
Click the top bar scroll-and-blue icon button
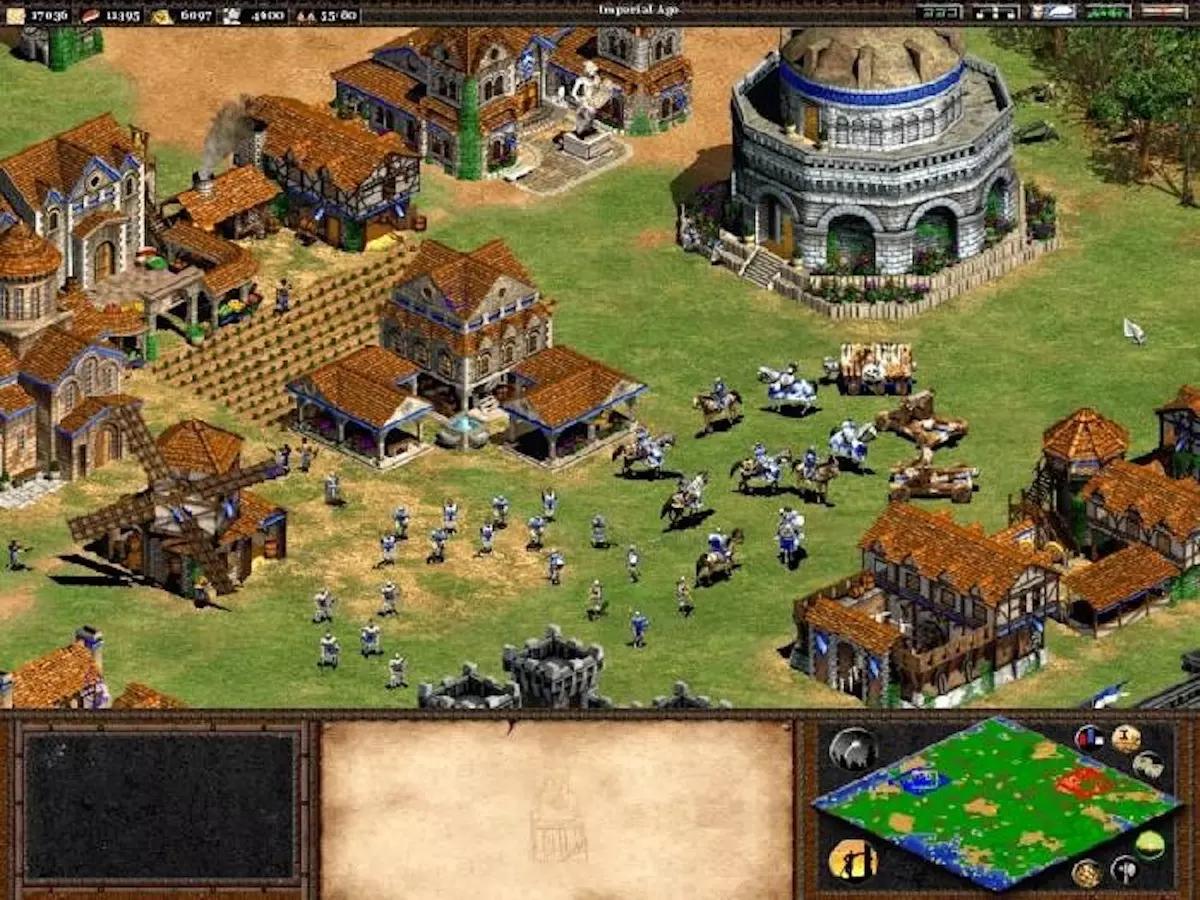[x=1053, y=12]
